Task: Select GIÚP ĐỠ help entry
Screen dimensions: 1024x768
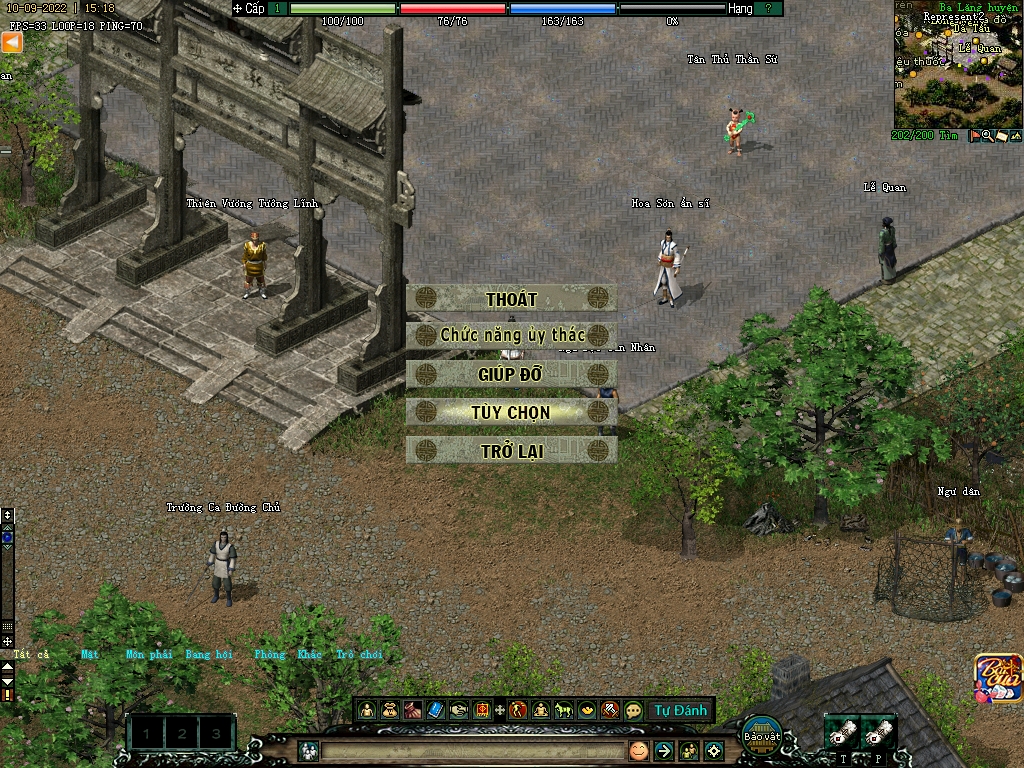Action: click(x=511, y=374)
